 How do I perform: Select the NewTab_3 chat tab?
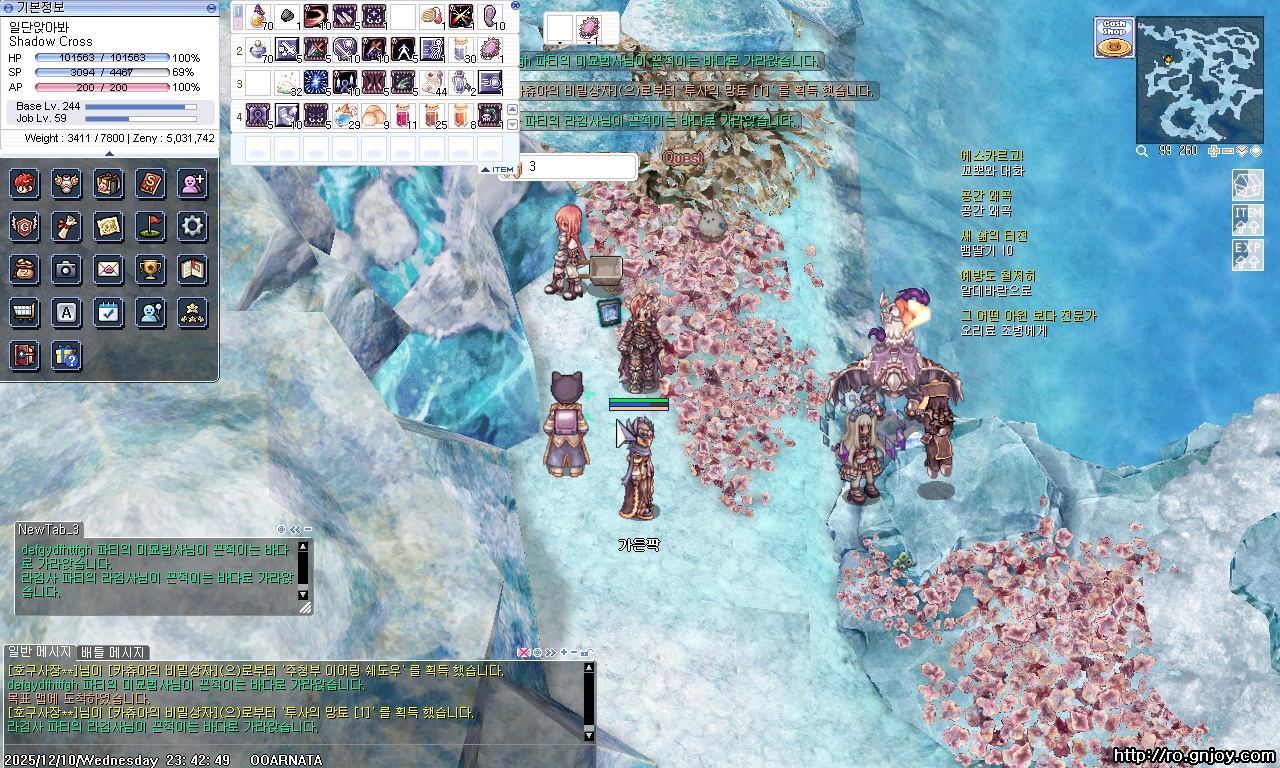coord(48,529)
